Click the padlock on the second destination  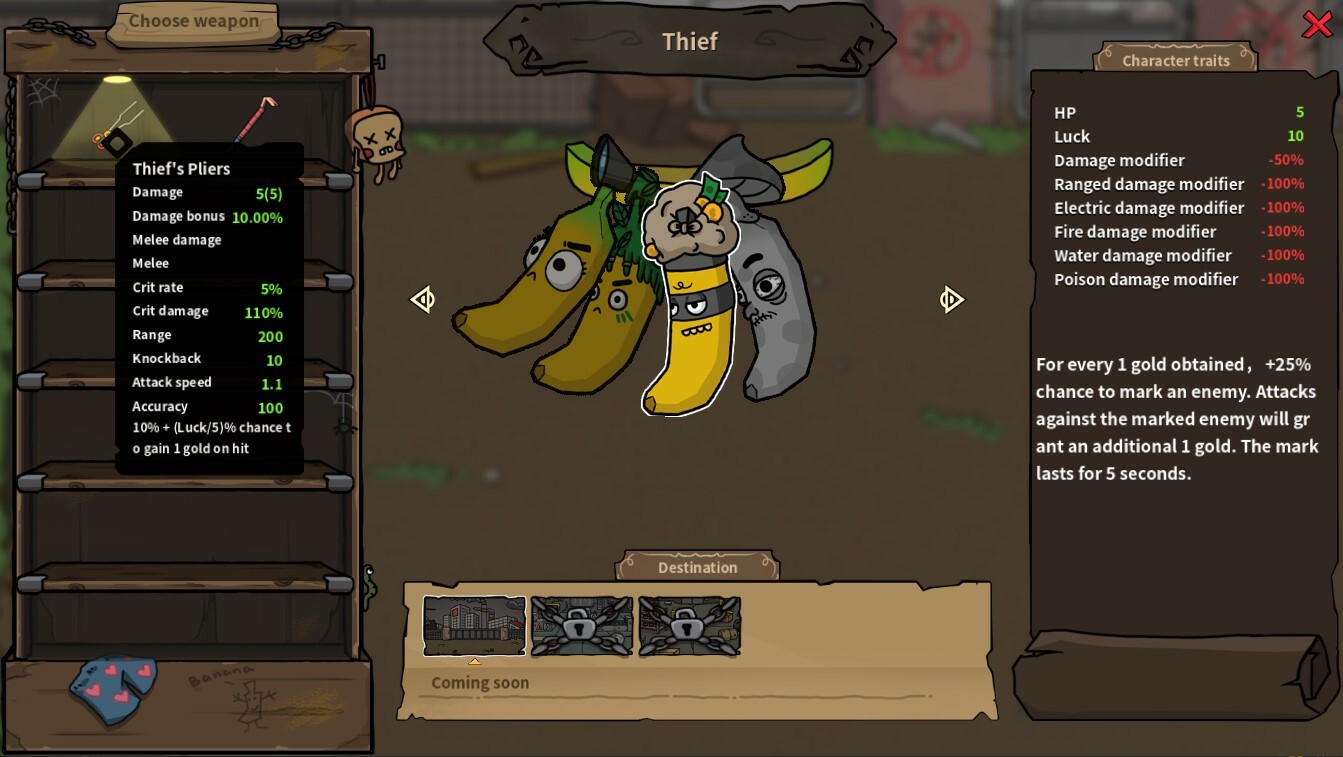pyautogui.click(x=582, y=626)
